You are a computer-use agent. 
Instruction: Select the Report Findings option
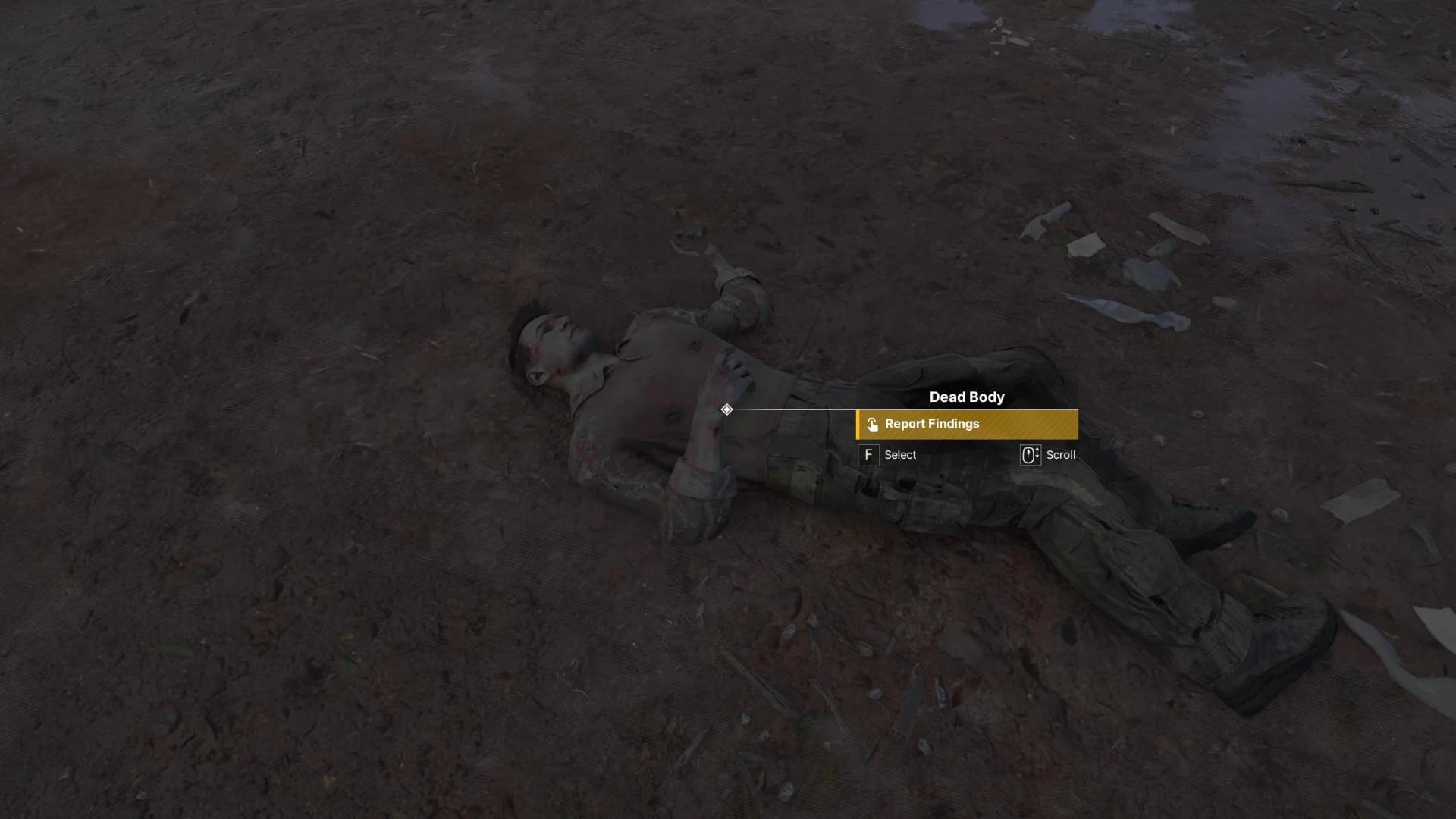tap(966, 425)
